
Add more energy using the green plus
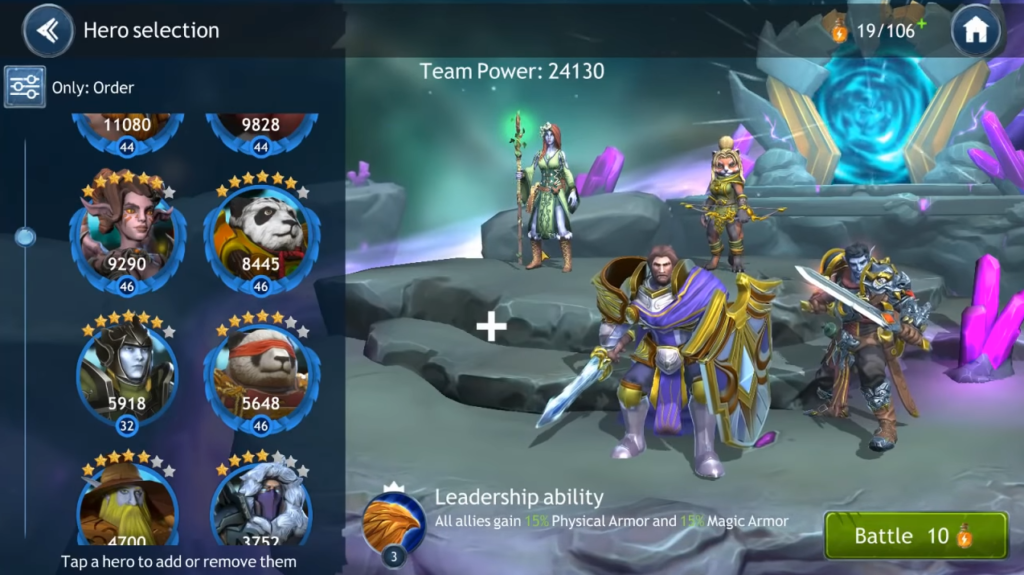click(920, 23)
